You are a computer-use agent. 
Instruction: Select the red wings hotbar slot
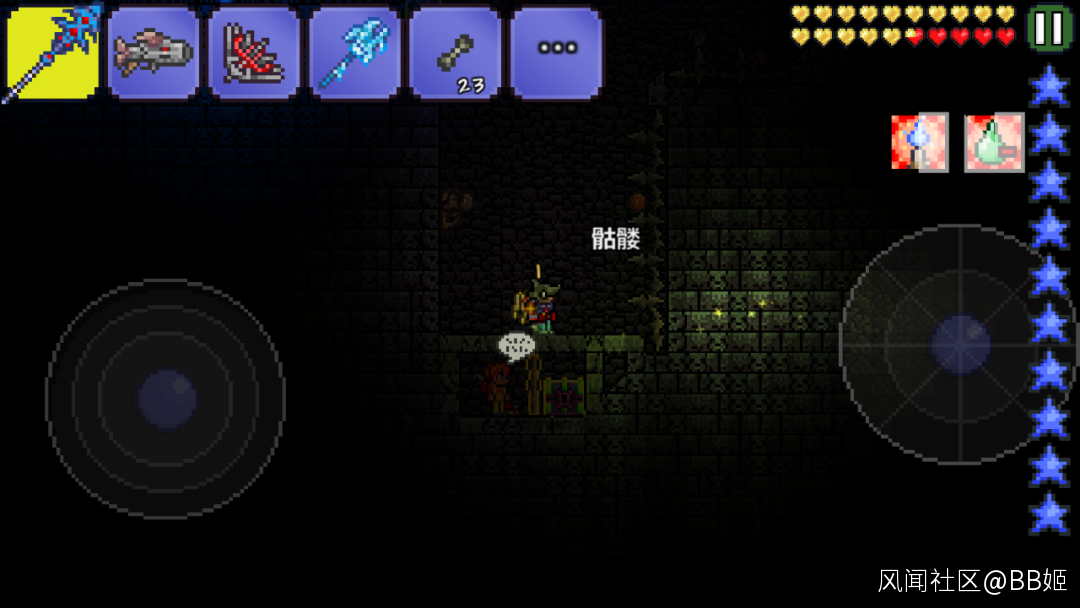point(254,52)
